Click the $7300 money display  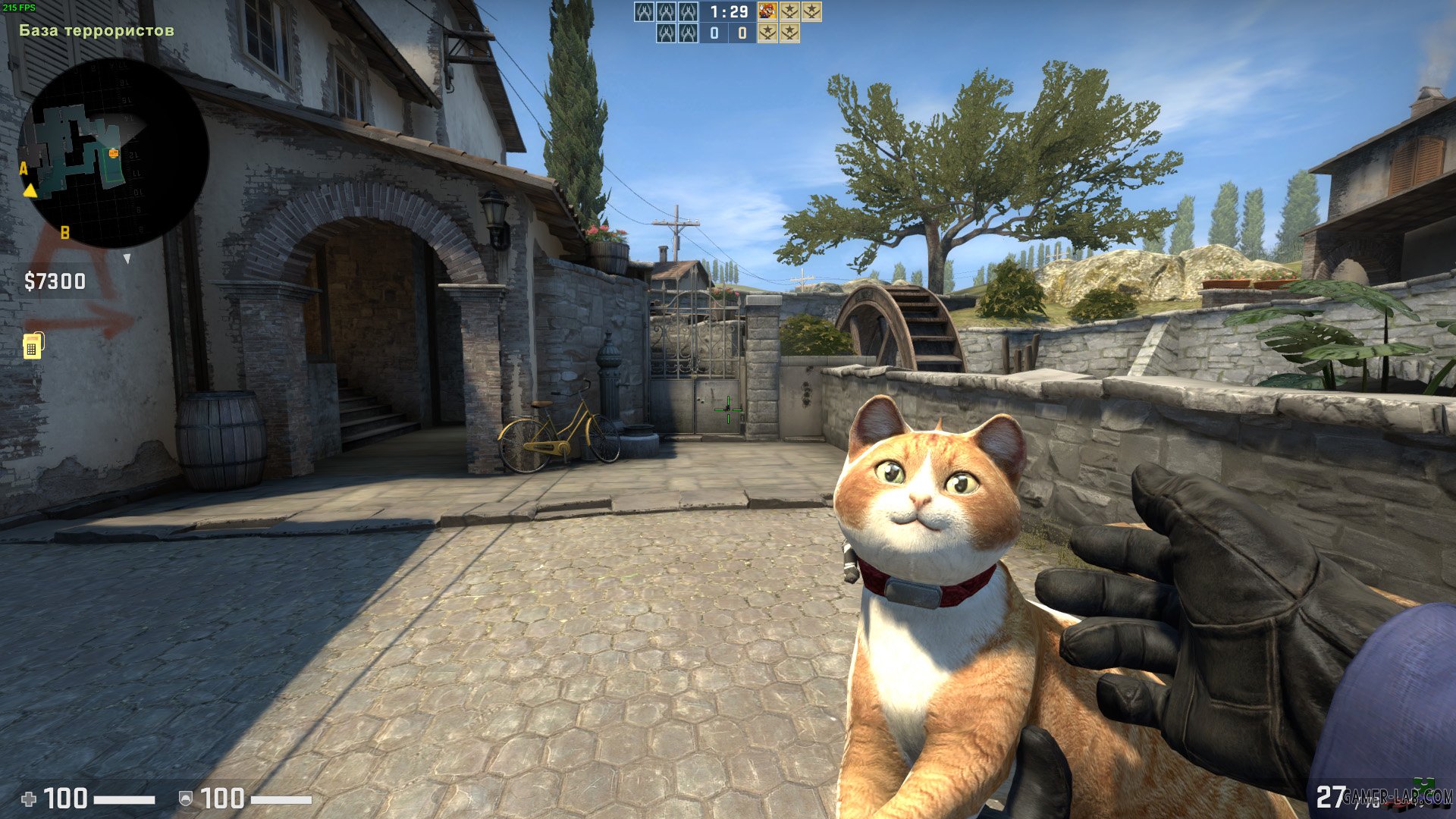click(55, 281)
